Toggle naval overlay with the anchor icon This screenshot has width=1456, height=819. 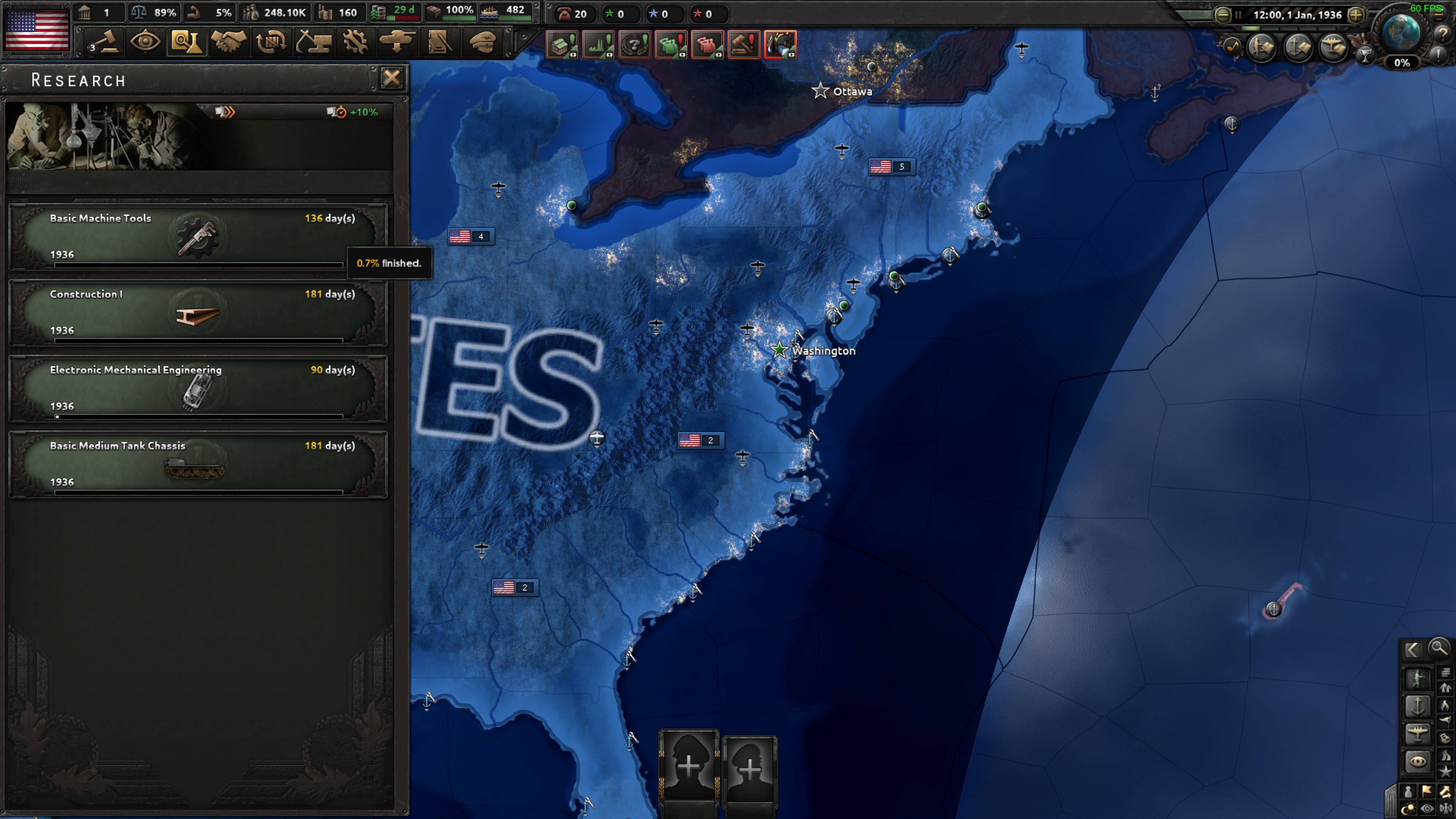(x=1418, y=705)
